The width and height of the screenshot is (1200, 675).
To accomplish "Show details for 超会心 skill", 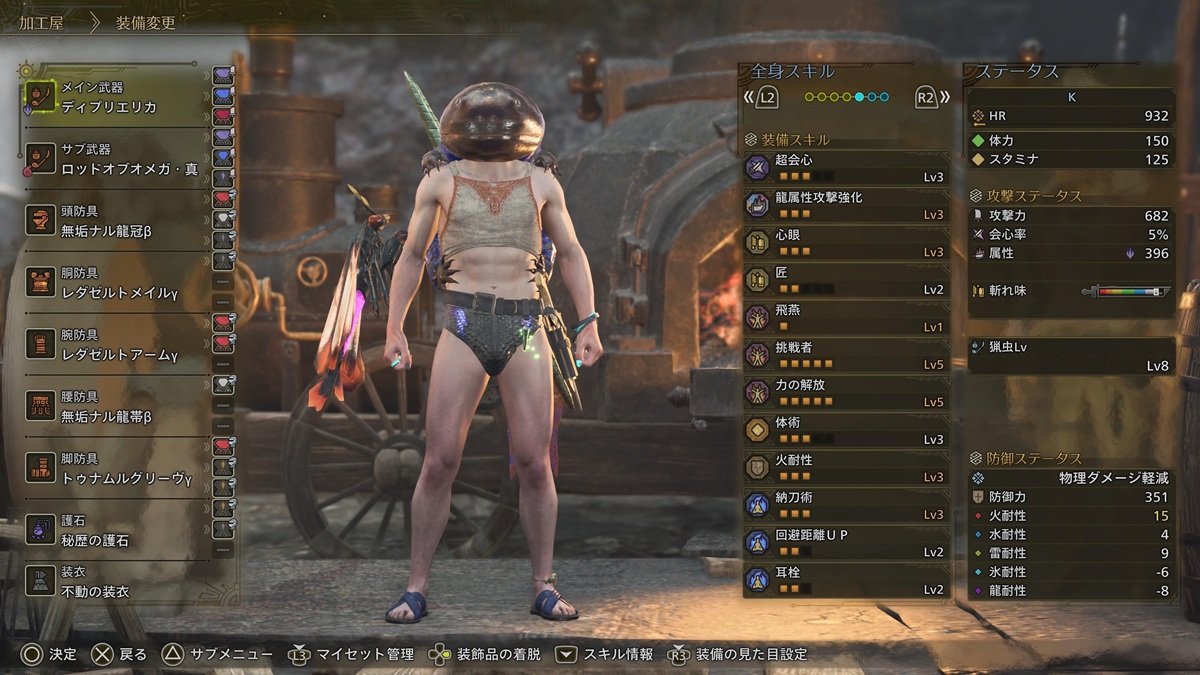I will click(x=845, y=168).
